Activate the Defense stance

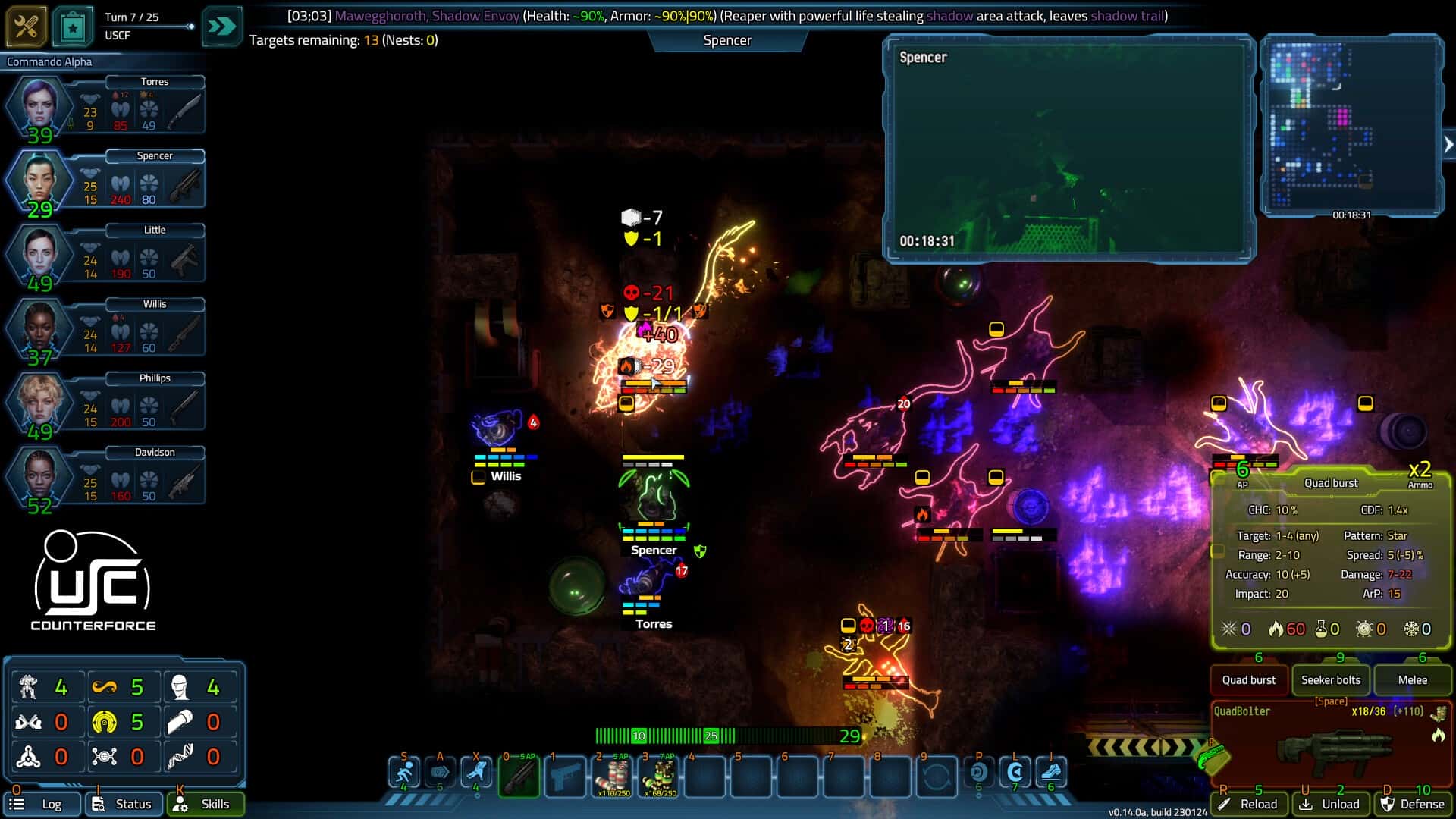[1413, 804]
